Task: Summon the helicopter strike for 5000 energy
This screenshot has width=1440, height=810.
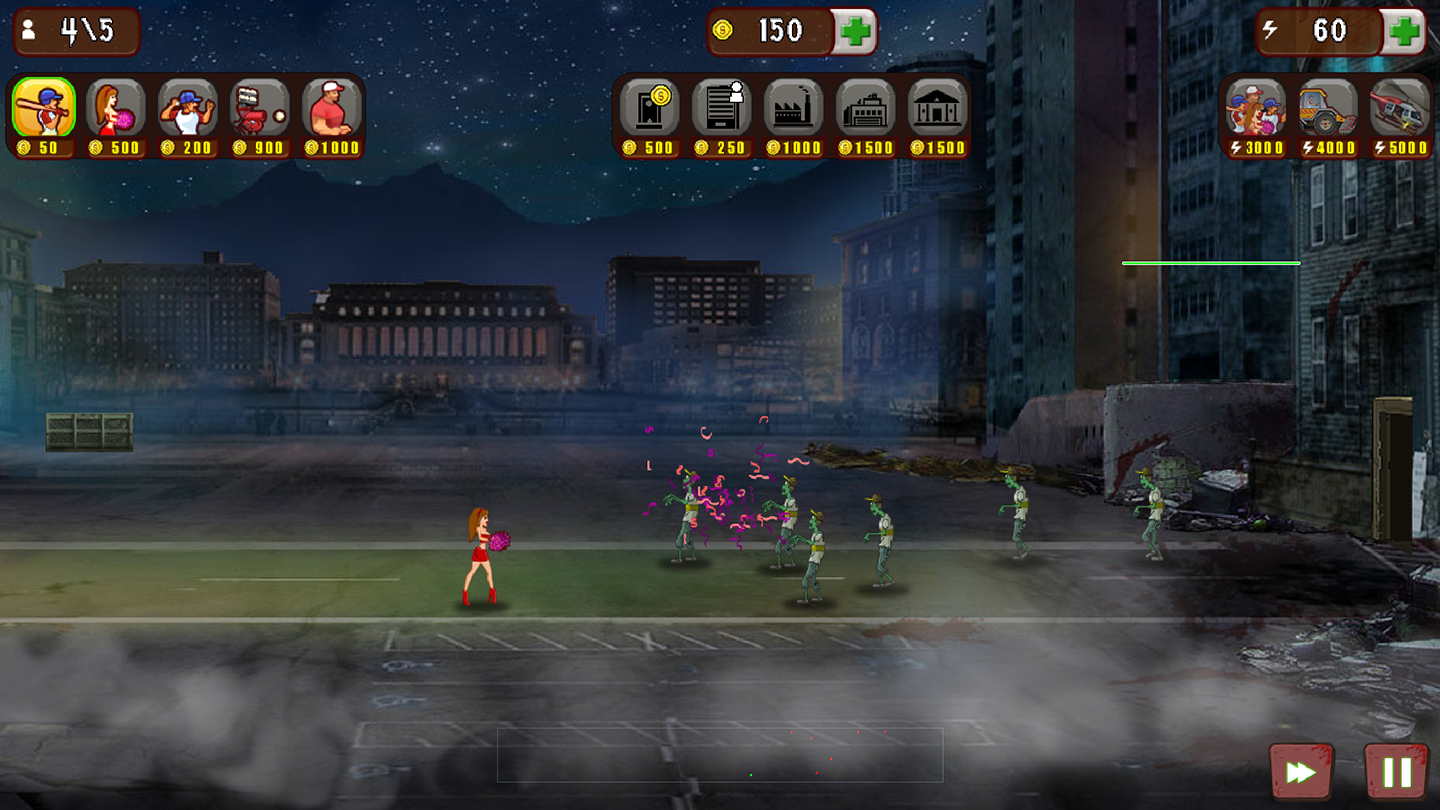Action: point(1400,108)
